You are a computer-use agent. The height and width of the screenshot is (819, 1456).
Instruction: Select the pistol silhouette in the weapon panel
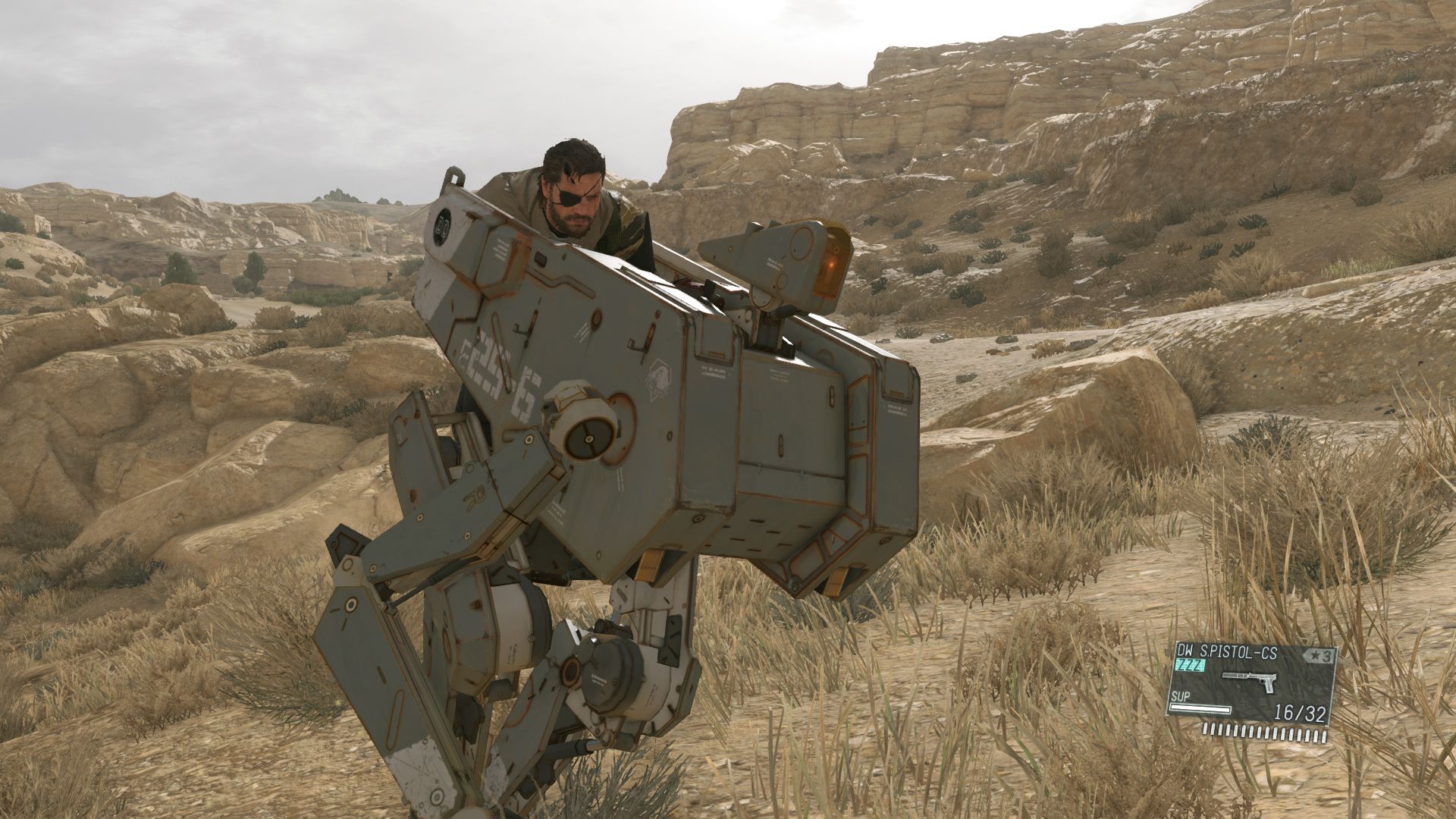point(1249,681)
